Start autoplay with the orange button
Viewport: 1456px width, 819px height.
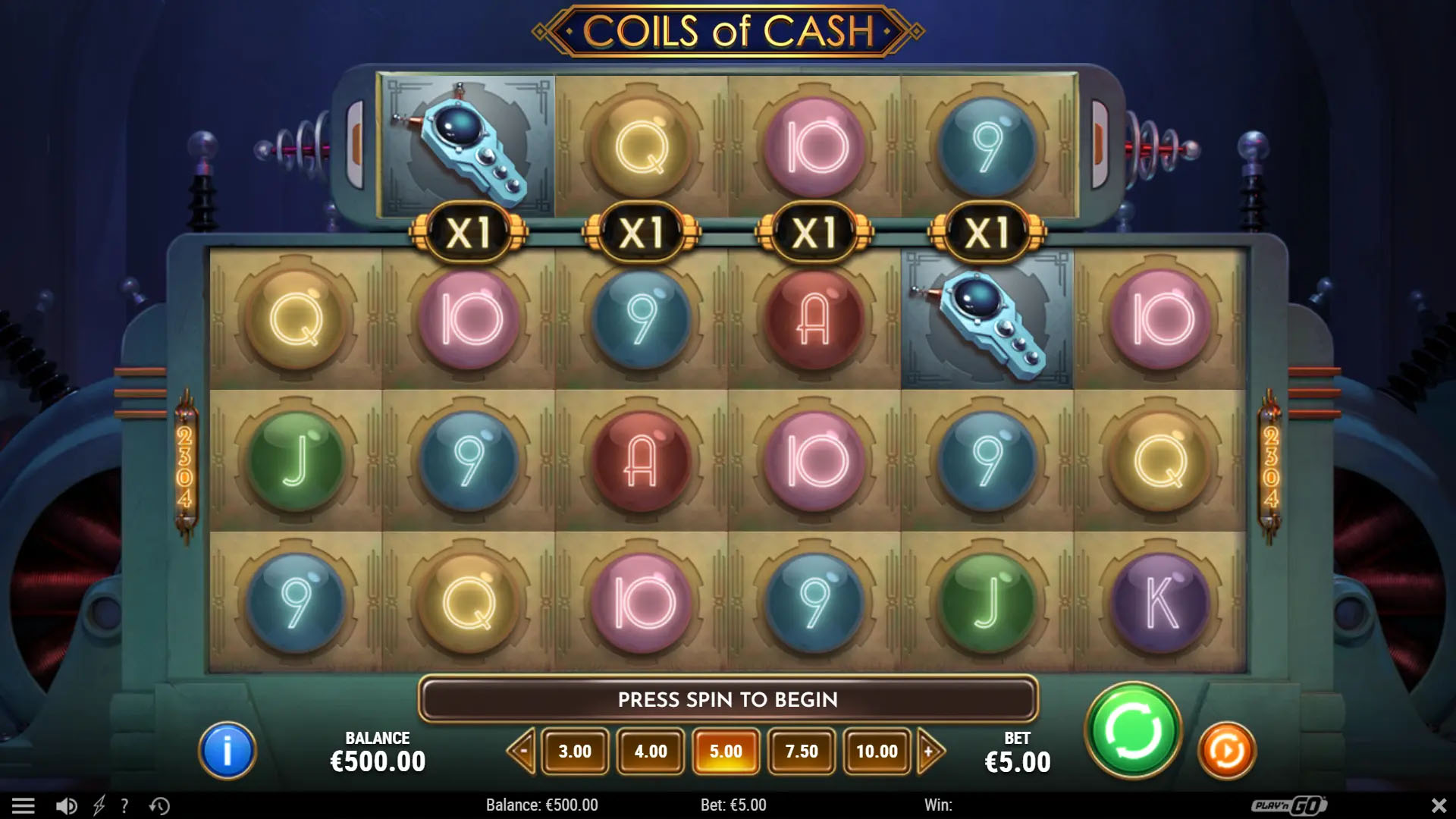coord(1226,751)
